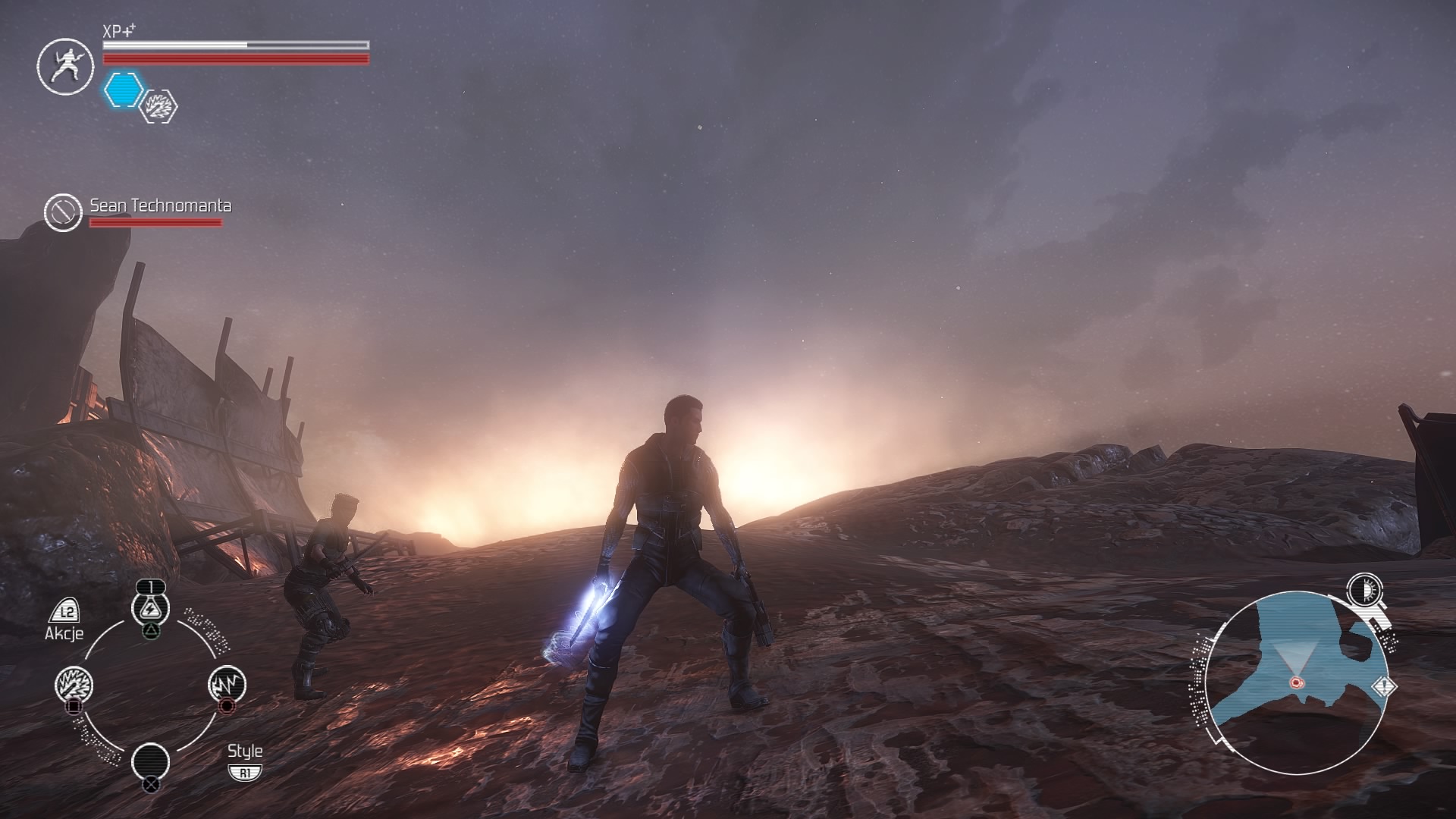Click the hexagonal spiky burst buff icon
Viewport: 1456px width, 819px height.
point(160,106)
